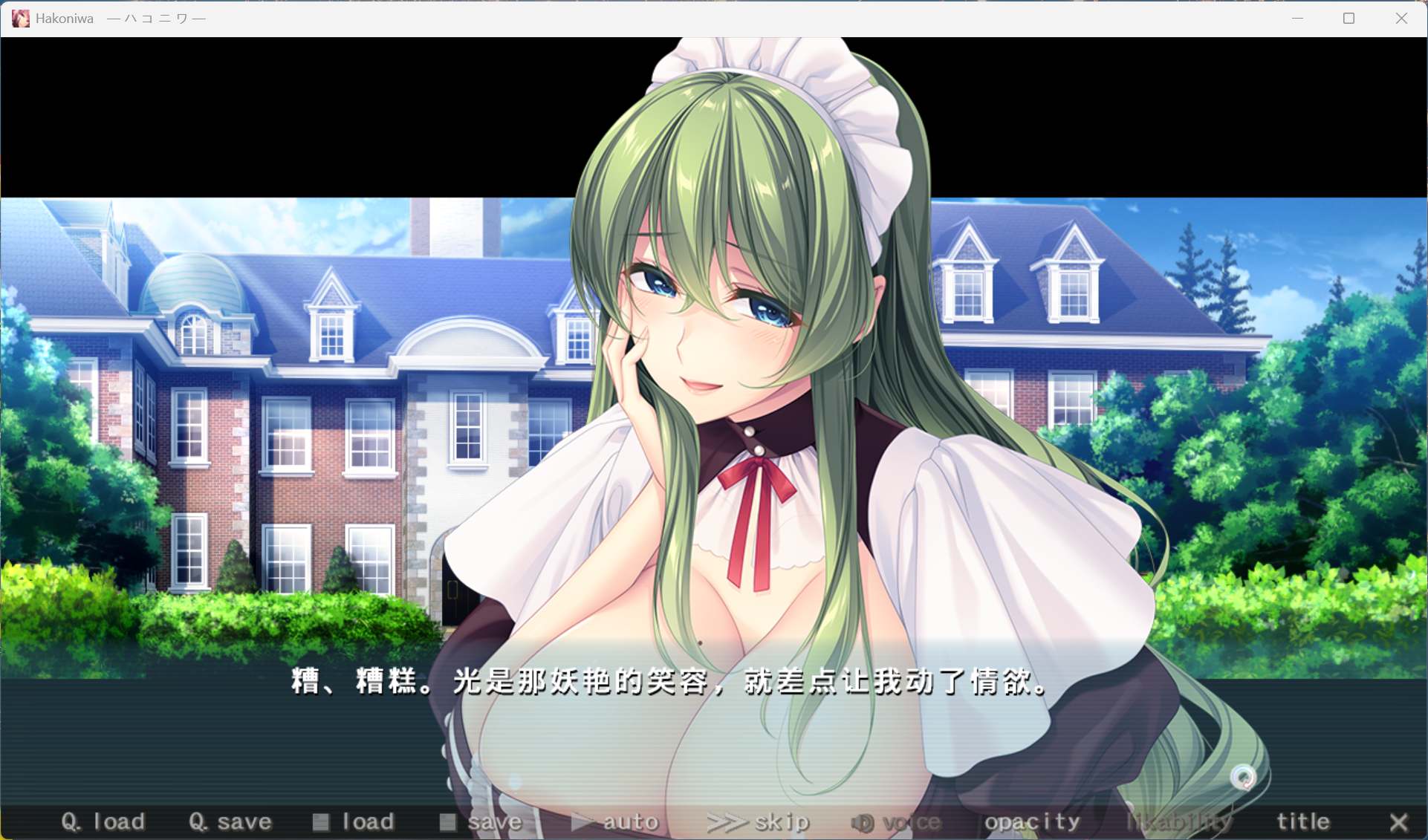
Task: Open the likability status screen
Action: tap(1180, 821)
